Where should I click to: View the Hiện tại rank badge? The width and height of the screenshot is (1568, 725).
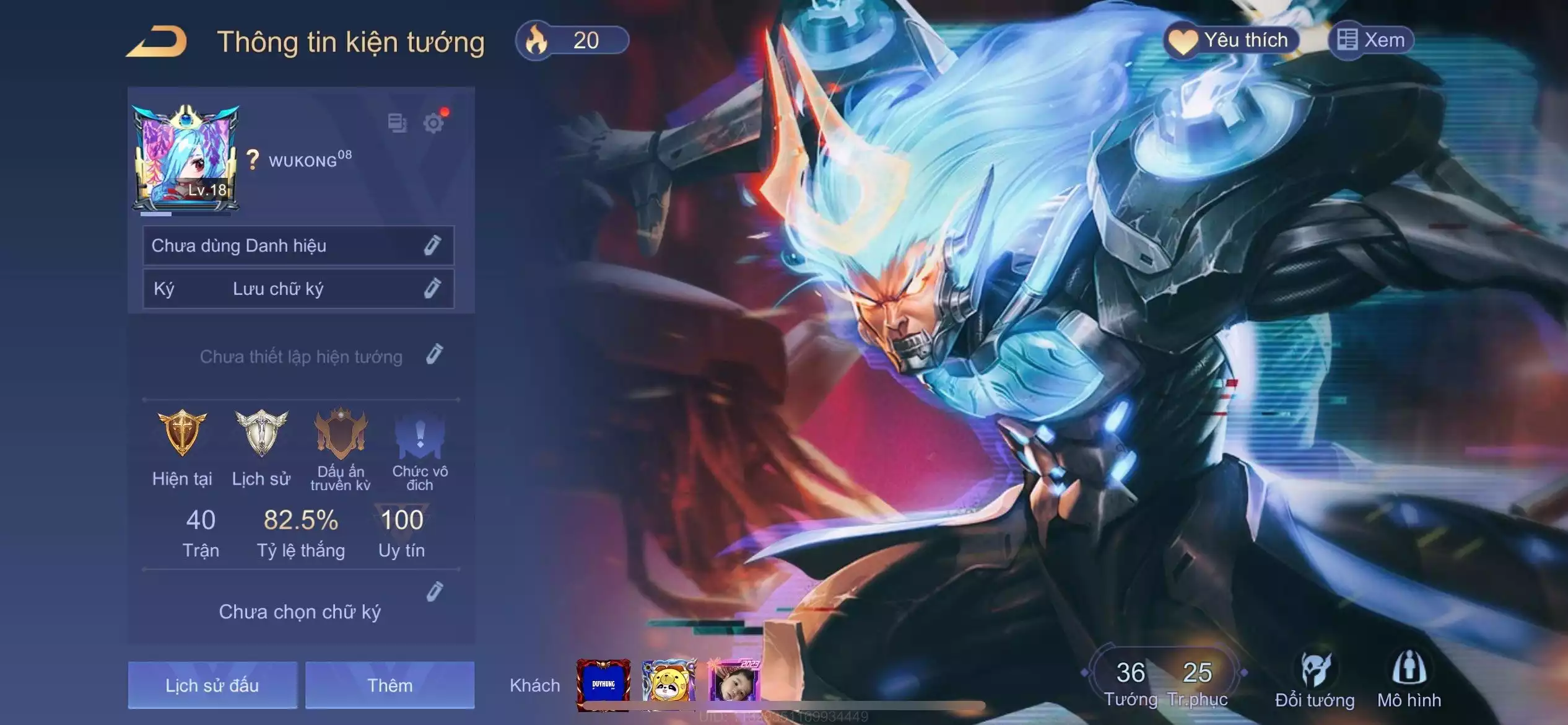coord(182,434)
